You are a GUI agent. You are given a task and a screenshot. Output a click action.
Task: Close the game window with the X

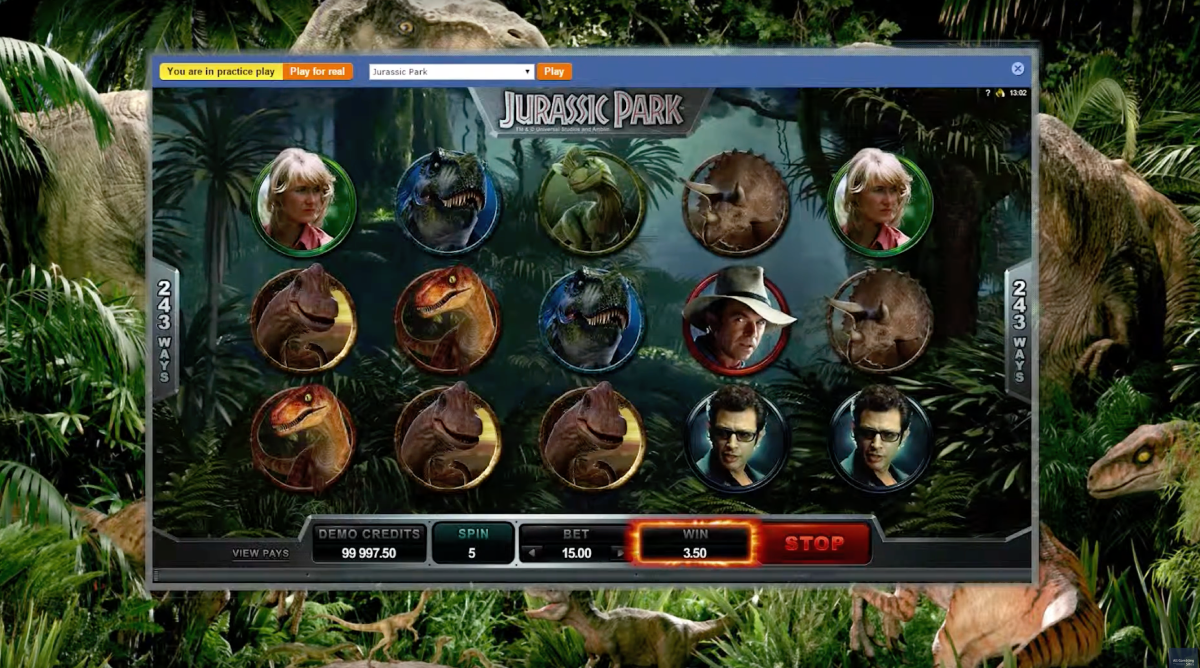point(1017,69)
